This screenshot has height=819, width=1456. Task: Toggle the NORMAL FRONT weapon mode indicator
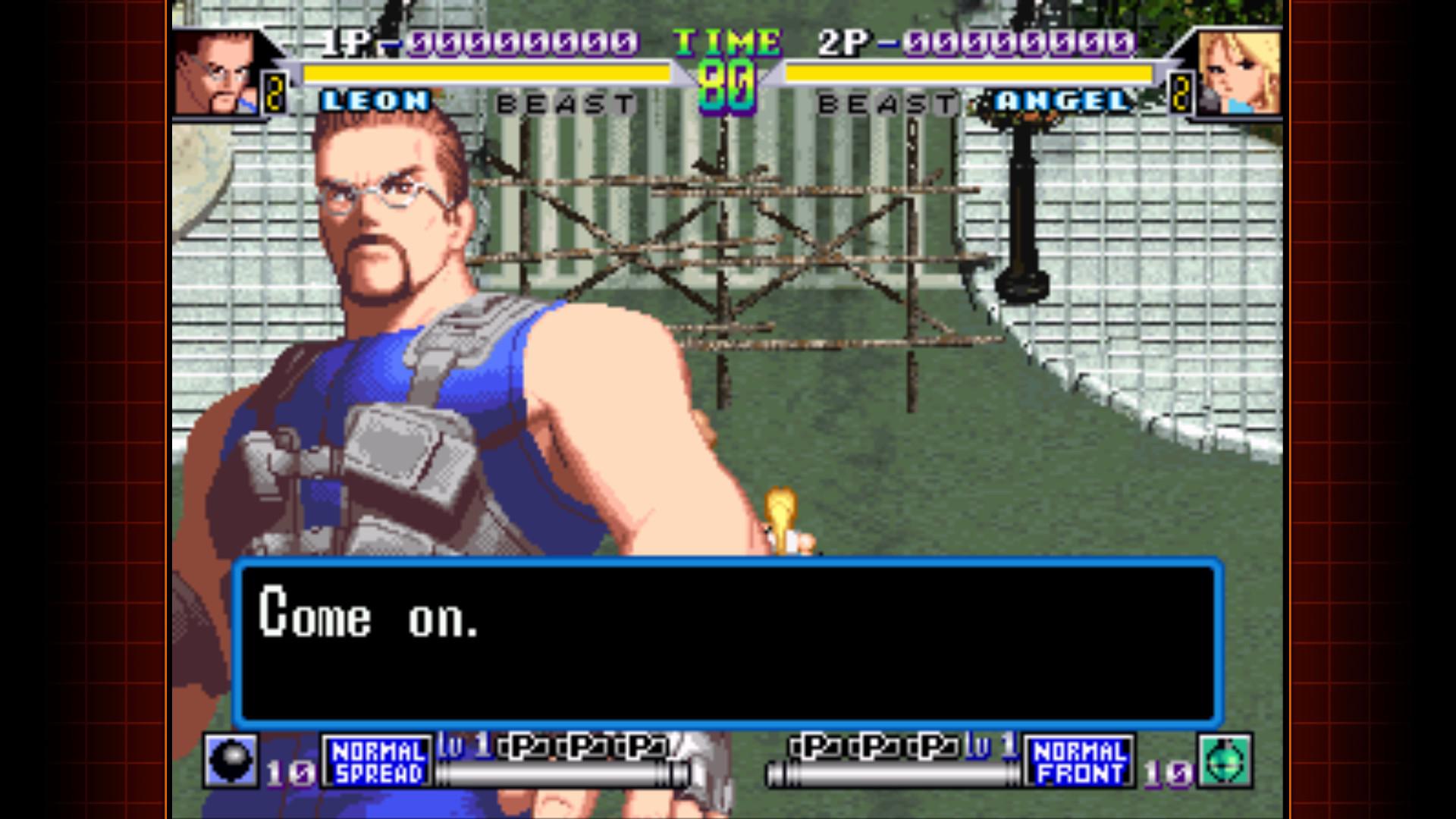[x=1080, y=761]
